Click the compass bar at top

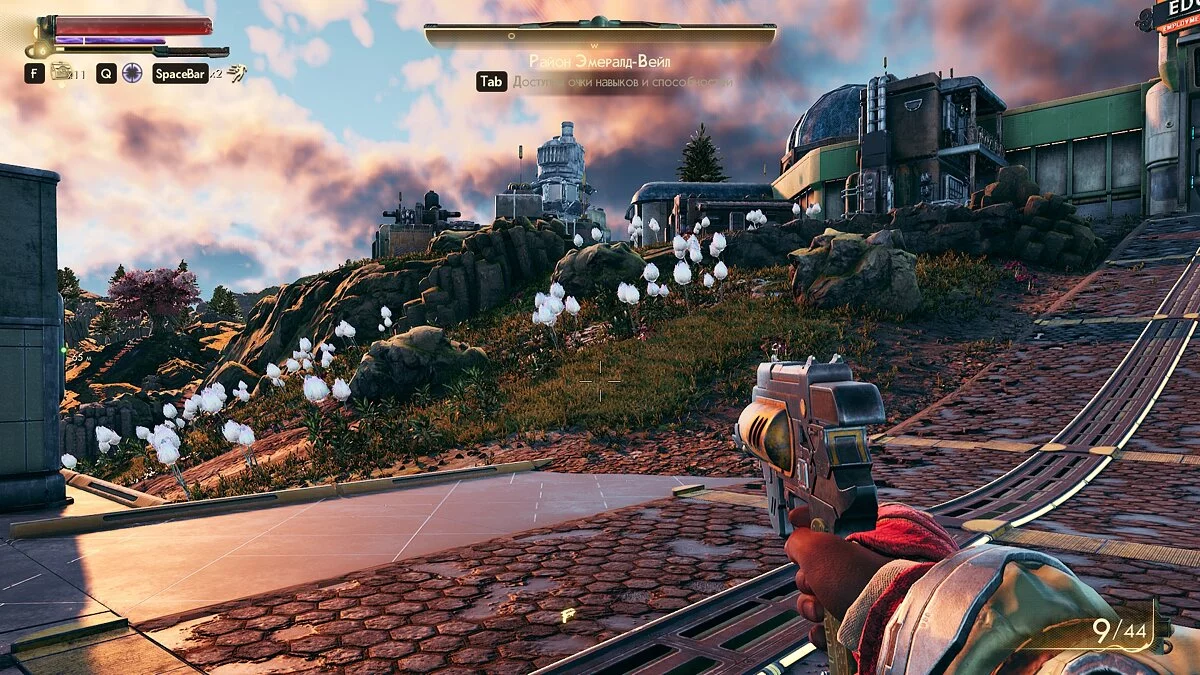[600, 36]
